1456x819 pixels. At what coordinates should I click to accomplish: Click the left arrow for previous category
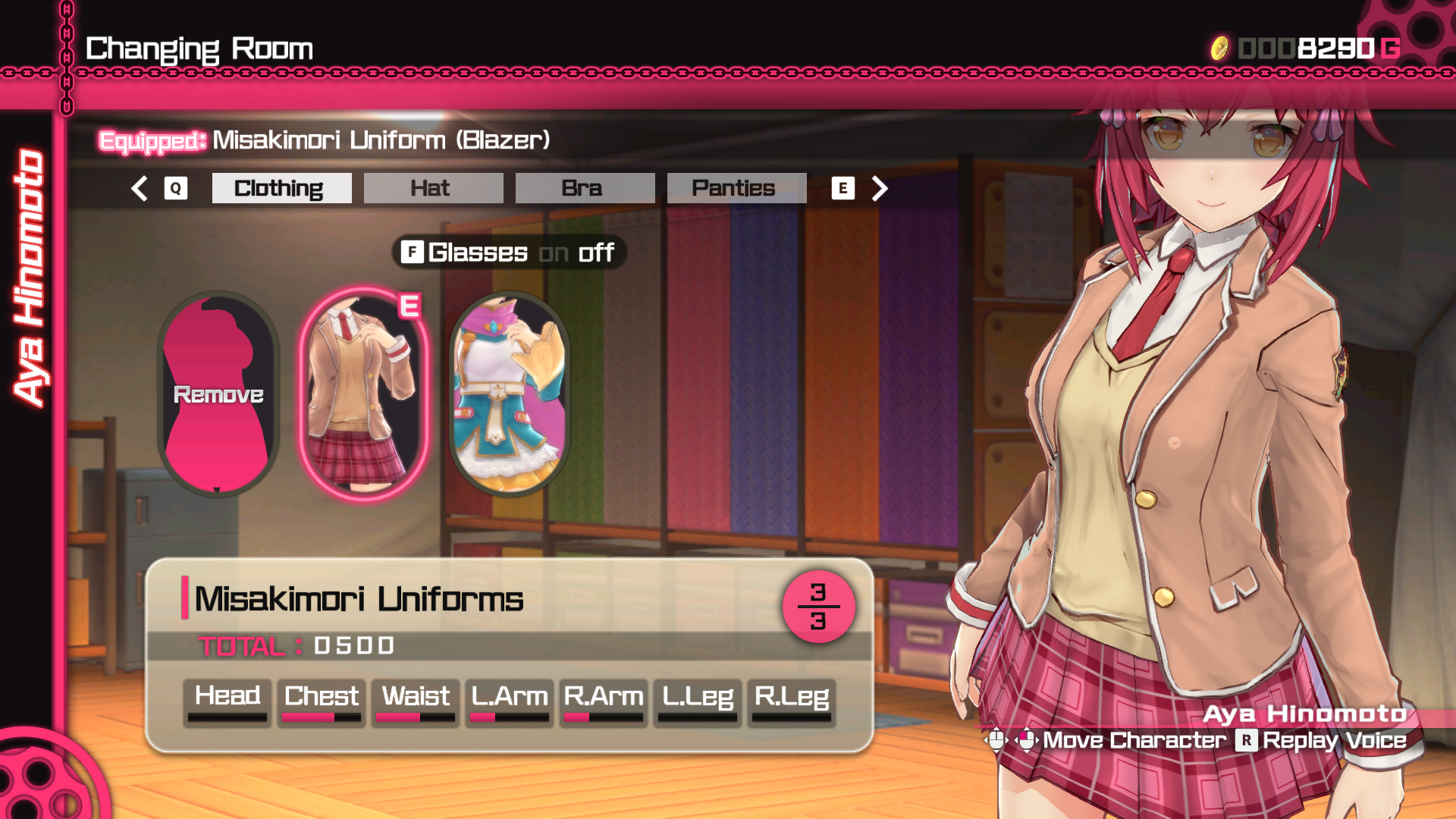(x=140, y=188)
